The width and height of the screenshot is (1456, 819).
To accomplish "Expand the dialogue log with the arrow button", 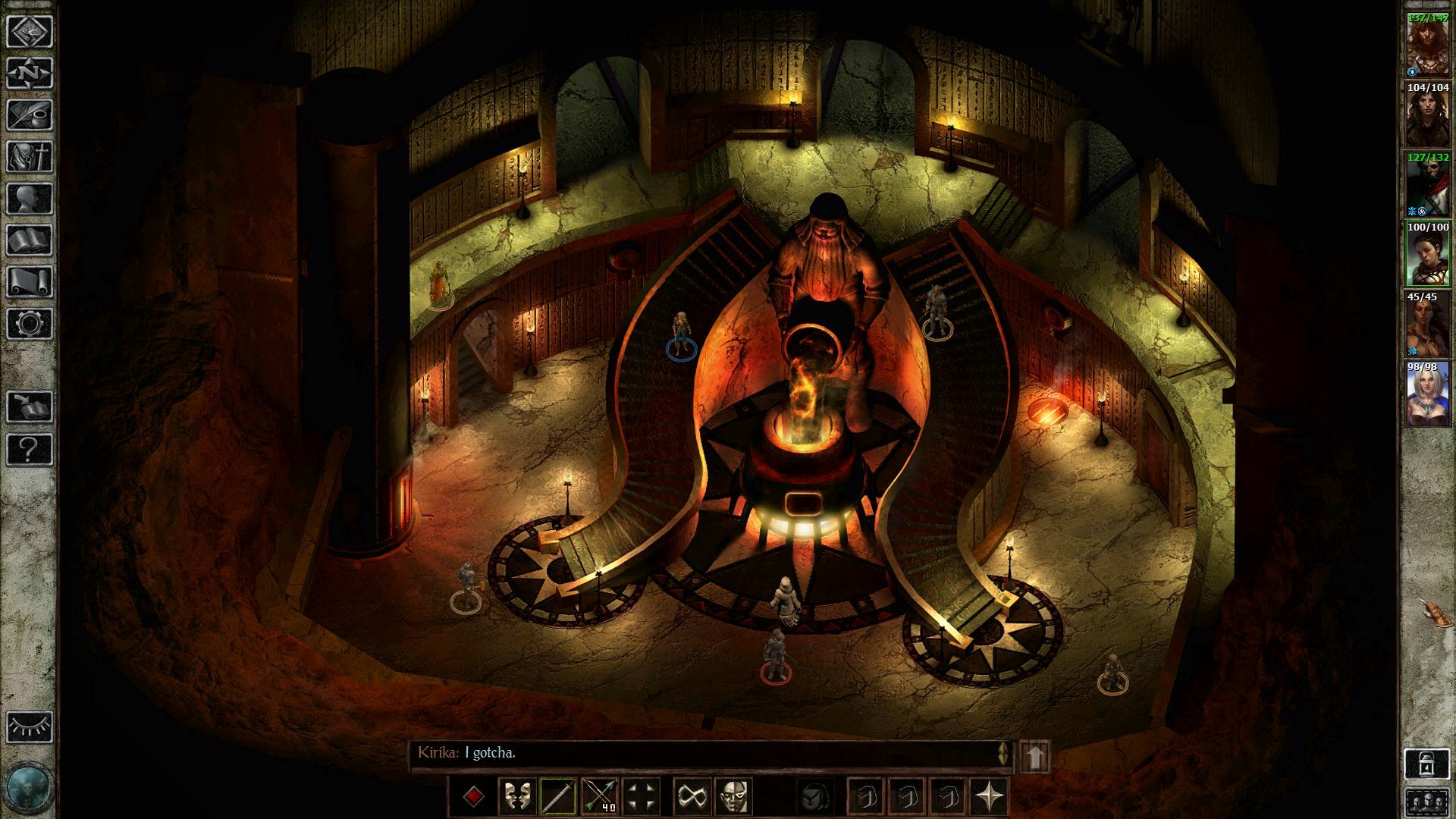I will pos(1036,756).
